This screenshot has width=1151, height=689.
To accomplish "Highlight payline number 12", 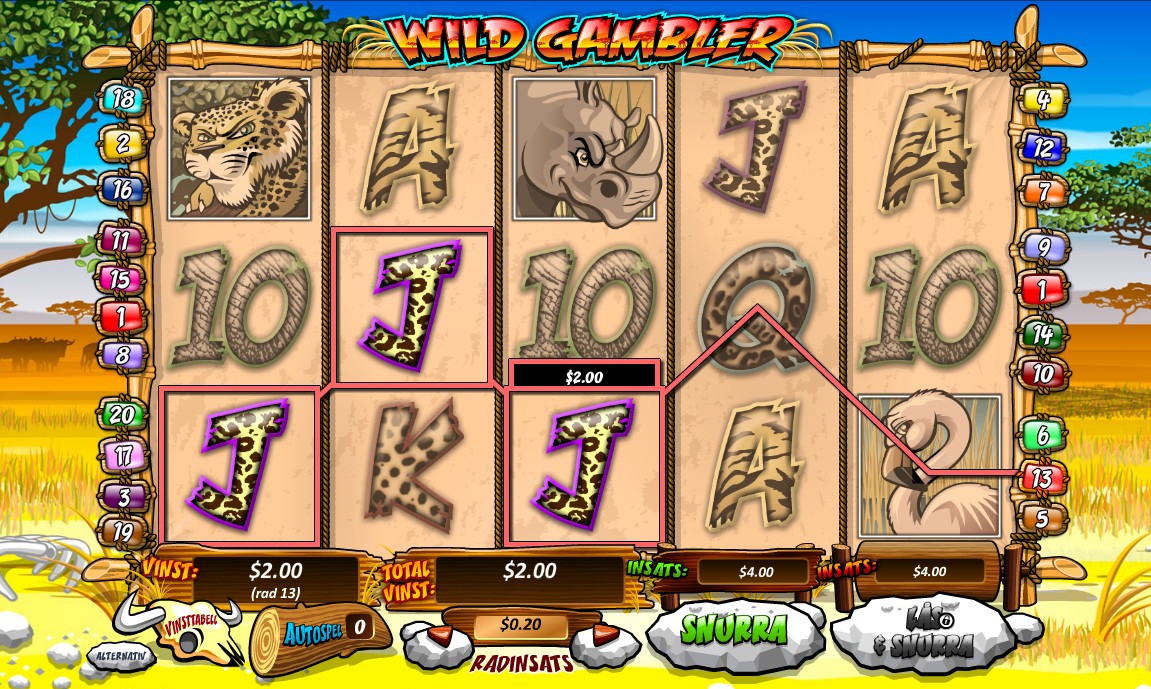I will [x=1043, y=147].
